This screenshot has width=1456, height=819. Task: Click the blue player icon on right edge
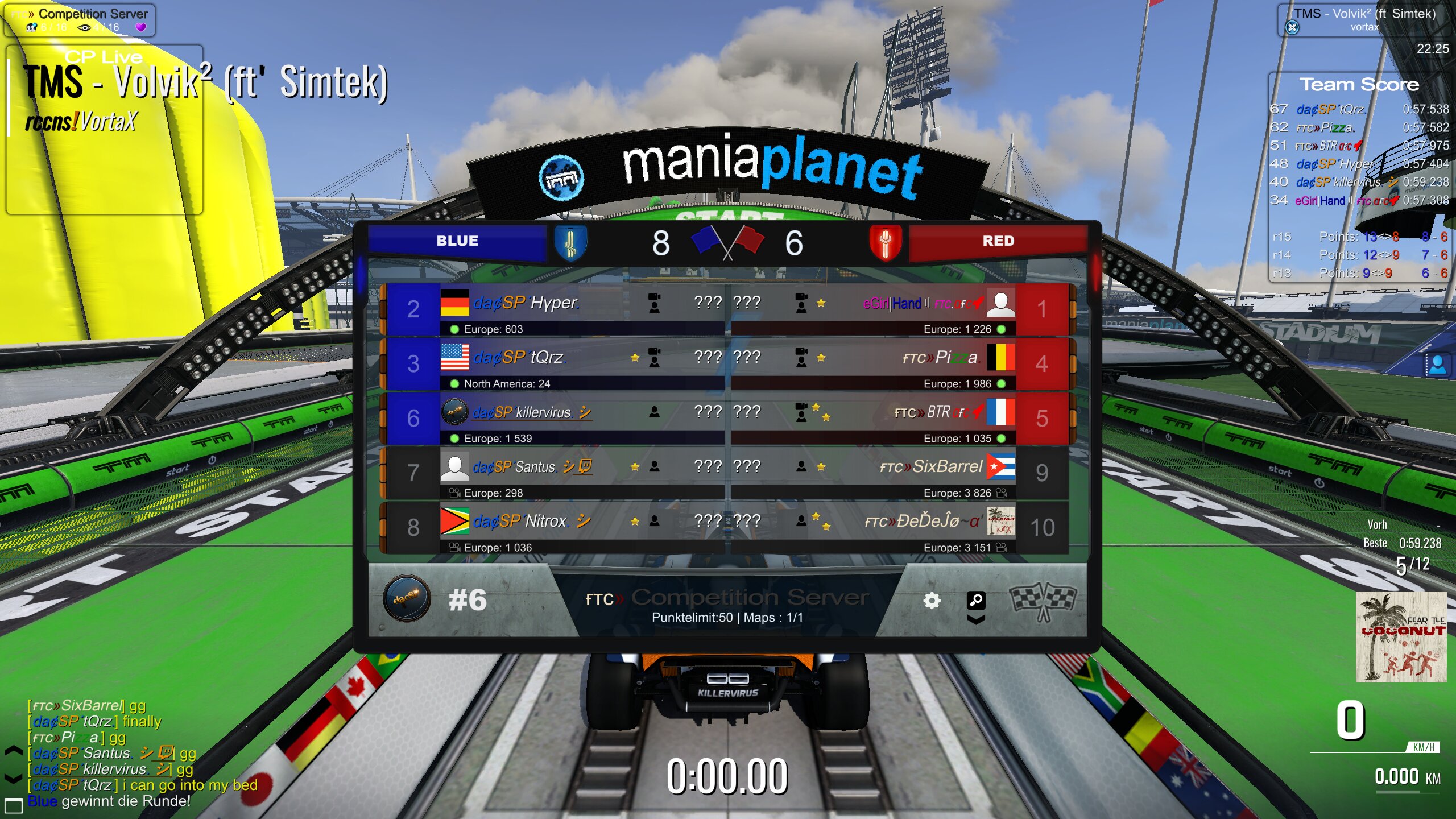pyautogui.click(x=1437, y=365)
